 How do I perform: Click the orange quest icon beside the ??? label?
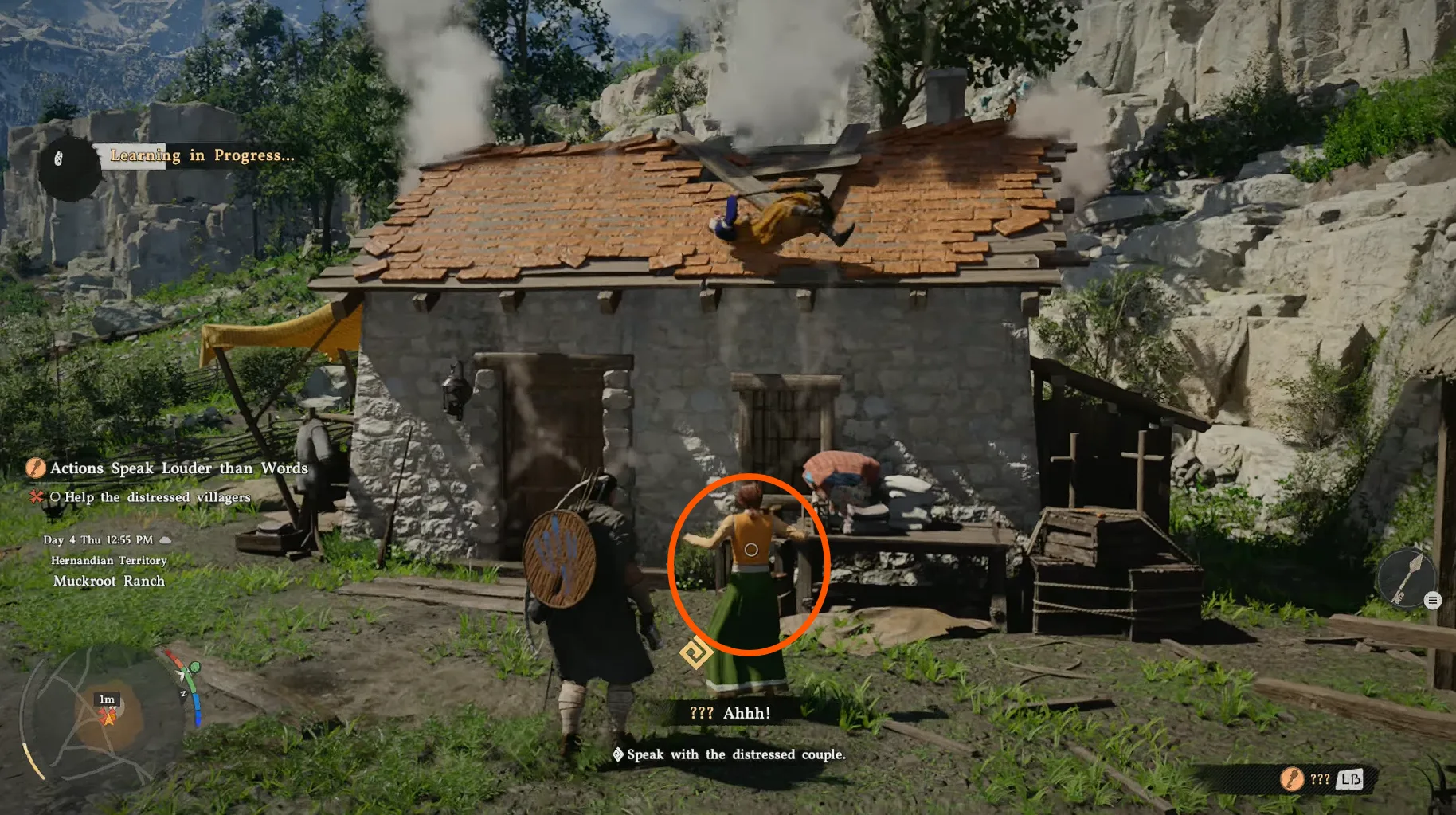1291,778
